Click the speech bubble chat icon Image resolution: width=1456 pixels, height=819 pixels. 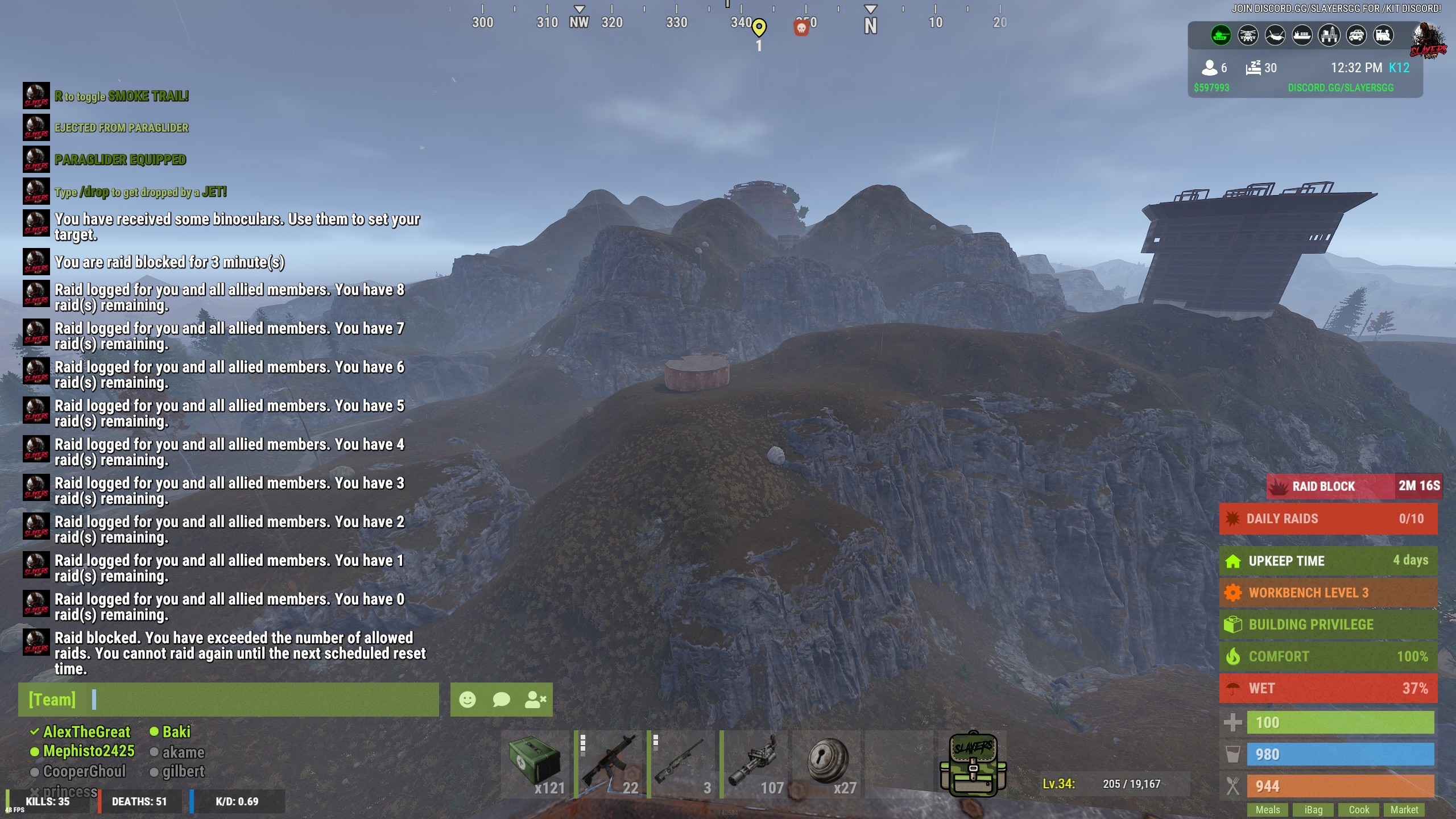click(x=501, y=700)
